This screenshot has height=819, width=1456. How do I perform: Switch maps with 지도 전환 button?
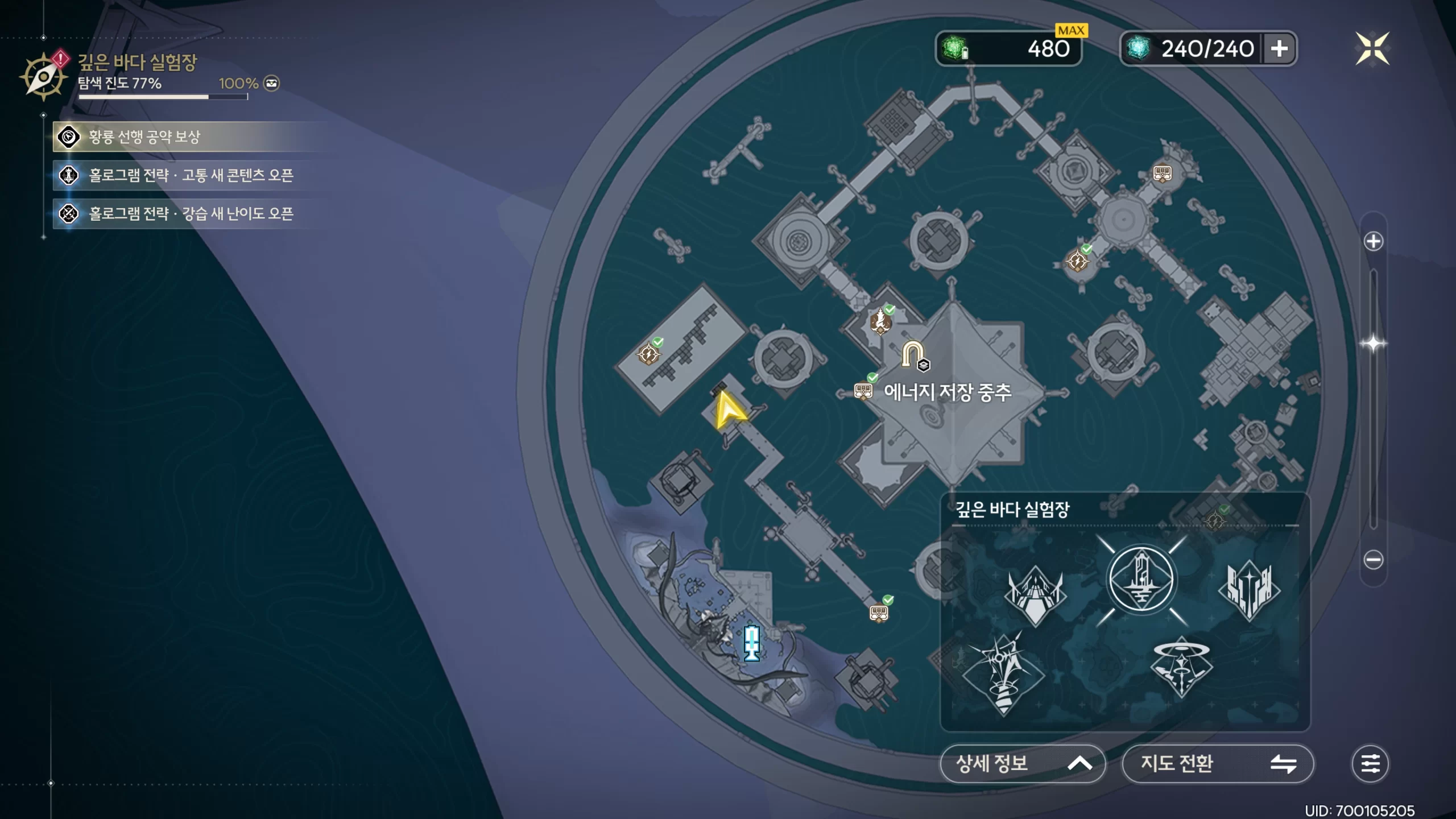1217,764
